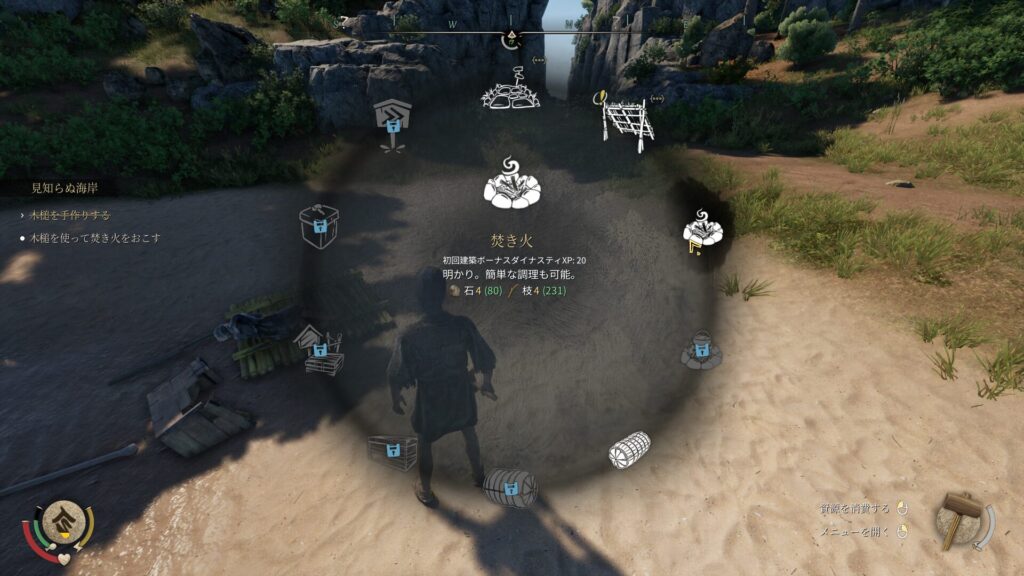The image size is (1024, 576).
Task: Click the compass bar marker
Action: [510, 39]
